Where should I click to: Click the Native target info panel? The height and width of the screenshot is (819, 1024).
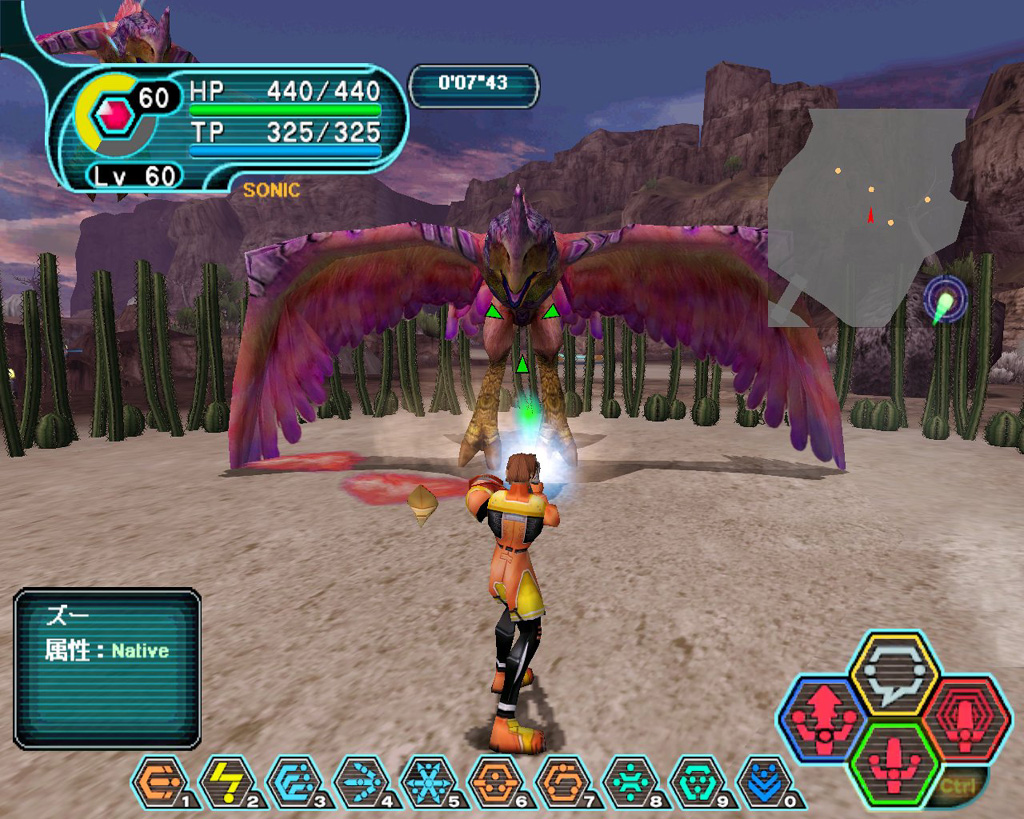(107, 668)
